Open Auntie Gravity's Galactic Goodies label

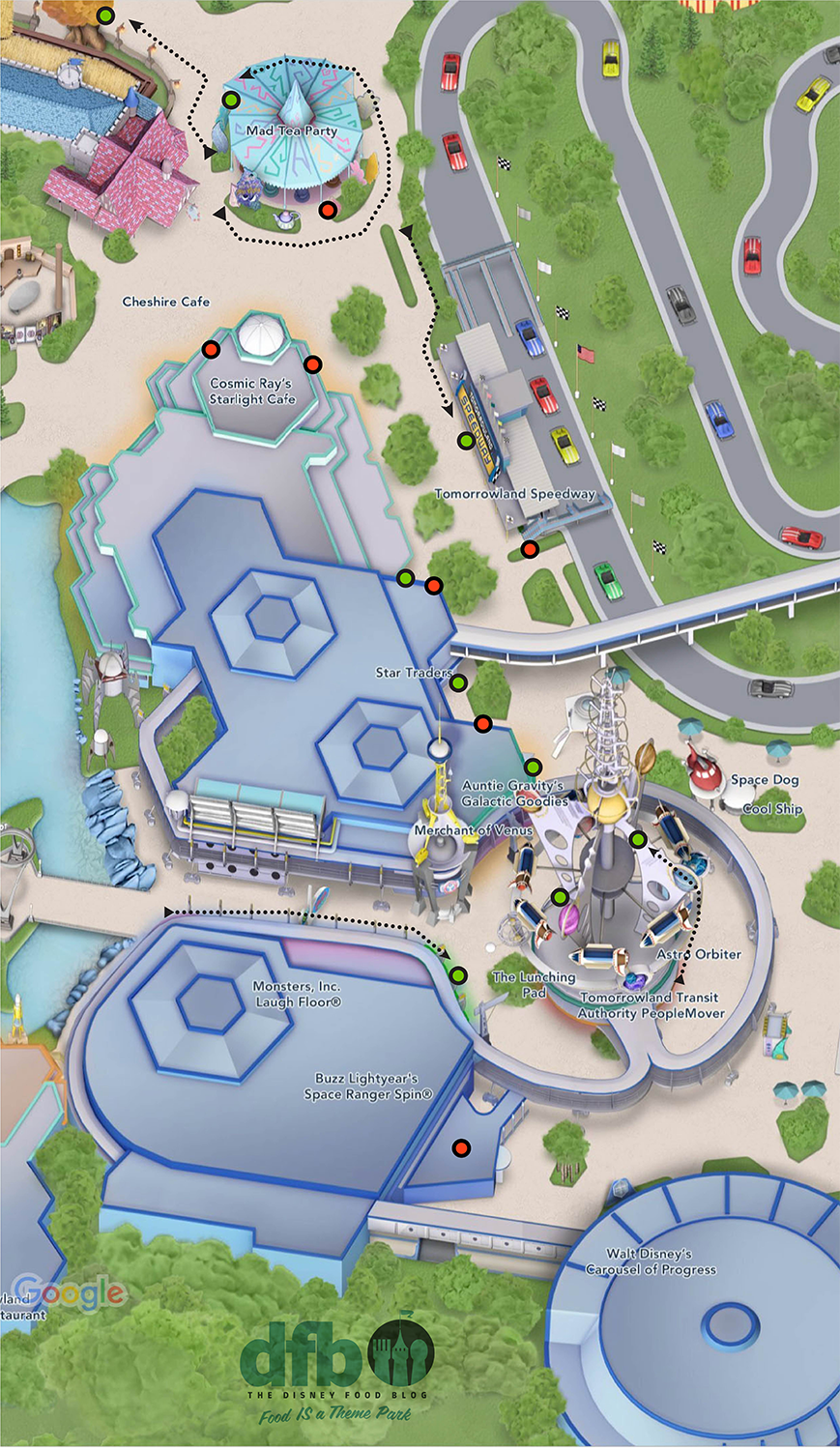(x=514, y=794)
